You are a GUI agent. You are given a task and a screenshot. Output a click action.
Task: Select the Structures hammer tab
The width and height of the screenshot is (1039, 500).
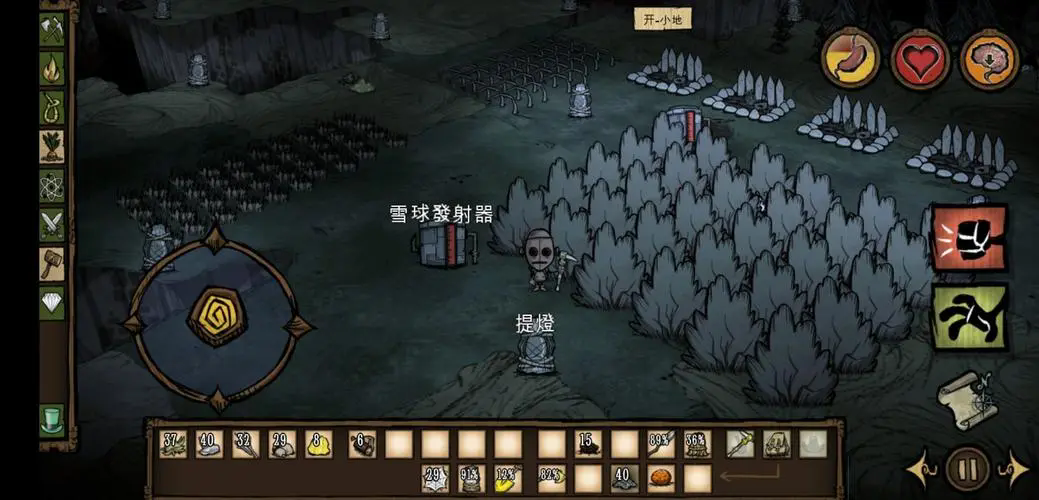click(52, 264)
